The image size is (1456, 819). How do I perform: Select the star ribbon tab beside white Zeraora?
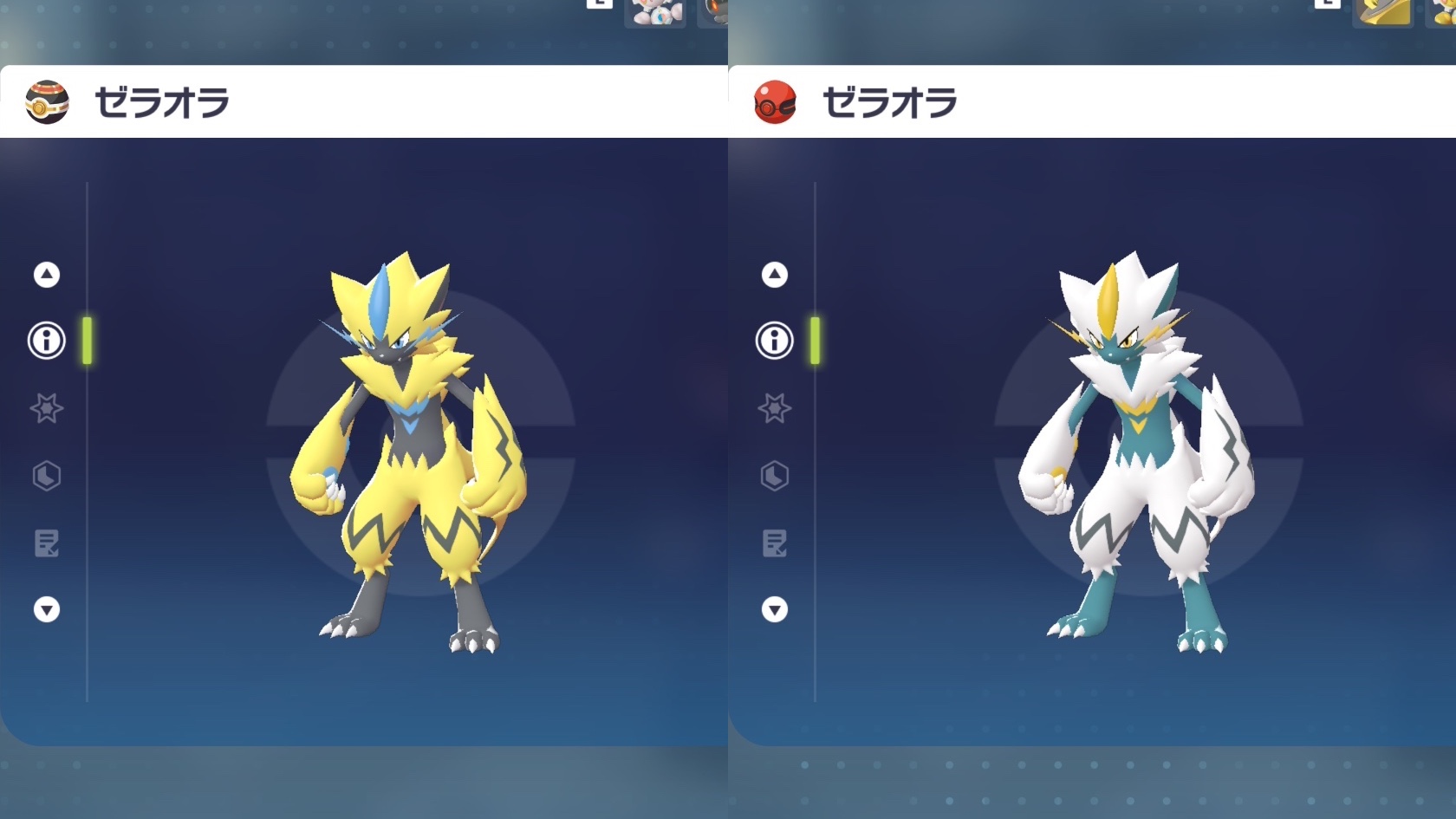775,408
